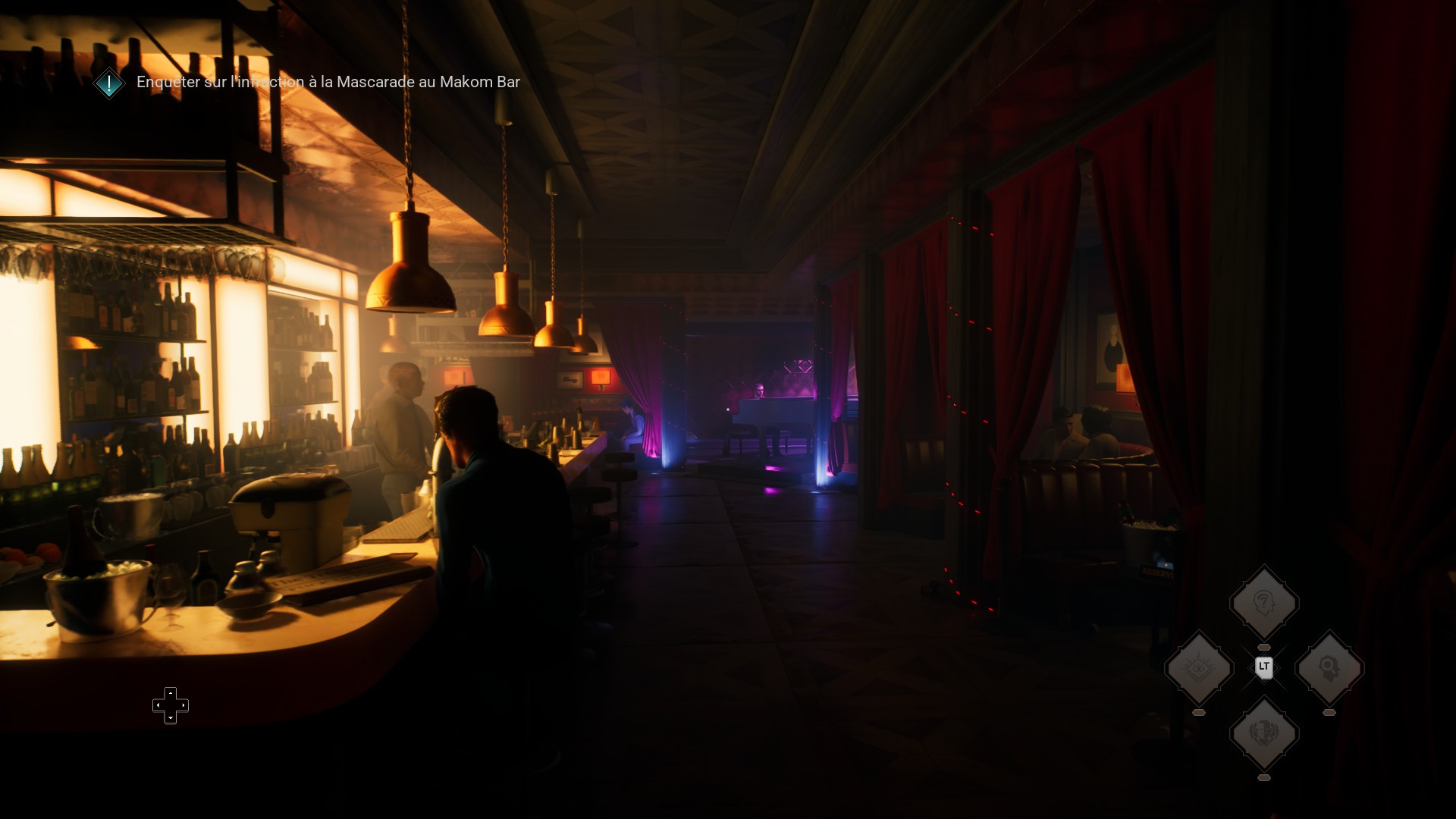This screenshot has height=819, width=1456.
Task: Open the Makom Bar investigation objective tracker
Action: [328, 82]
